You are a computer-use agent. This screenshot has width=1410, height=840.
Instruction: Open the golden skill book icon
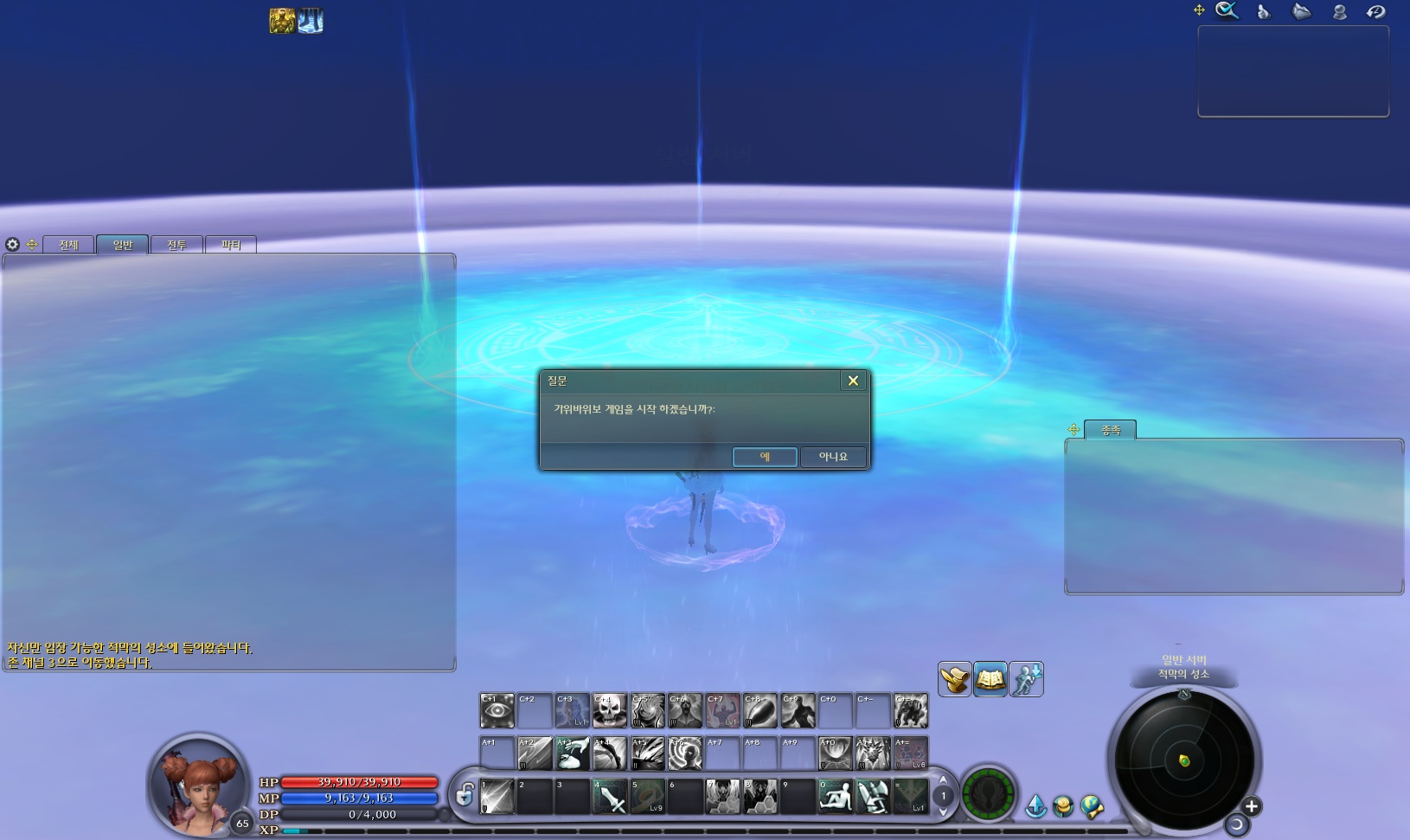coord(990,679)
